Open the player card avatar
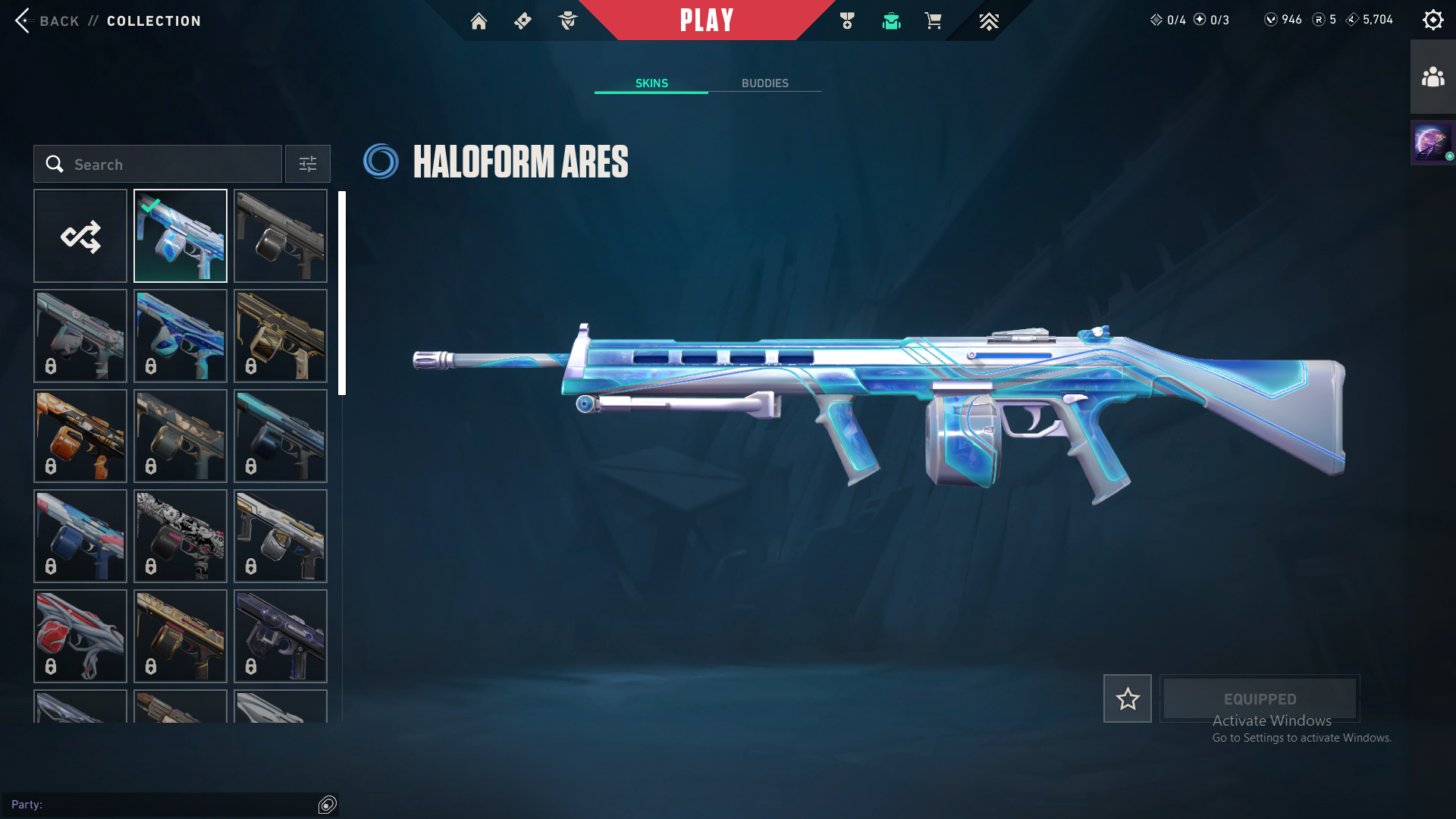The image size is (1456, 819). (x=1432, y=143)
